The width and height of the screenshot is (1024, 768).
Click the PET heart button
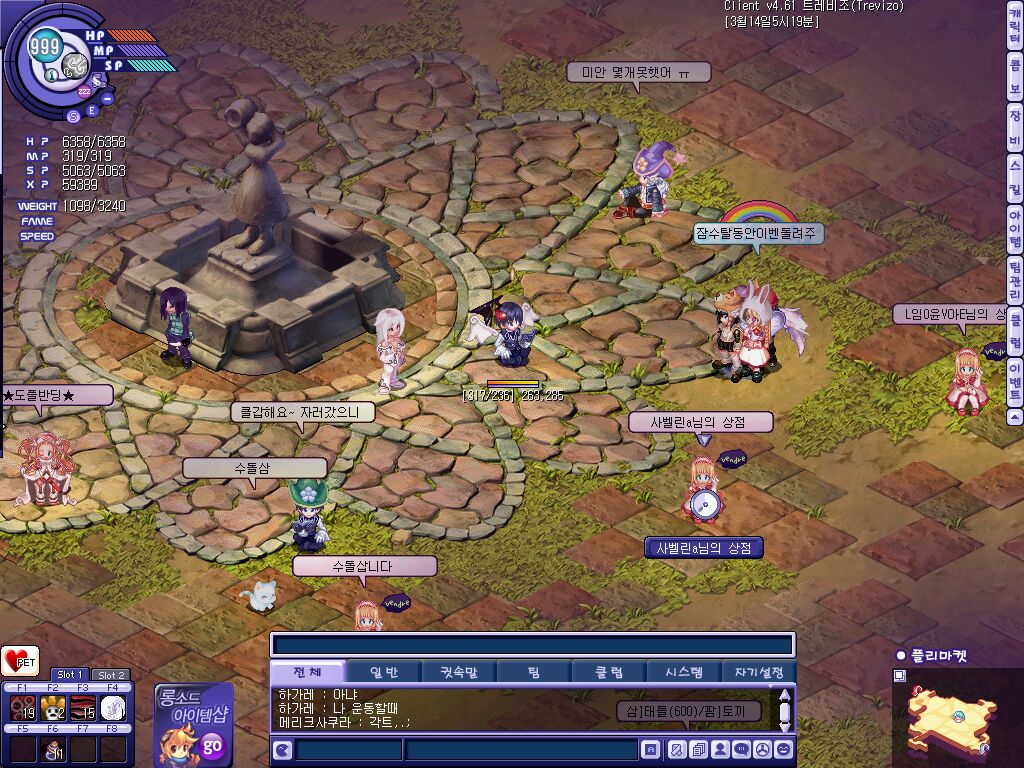(x=20, y=661)
